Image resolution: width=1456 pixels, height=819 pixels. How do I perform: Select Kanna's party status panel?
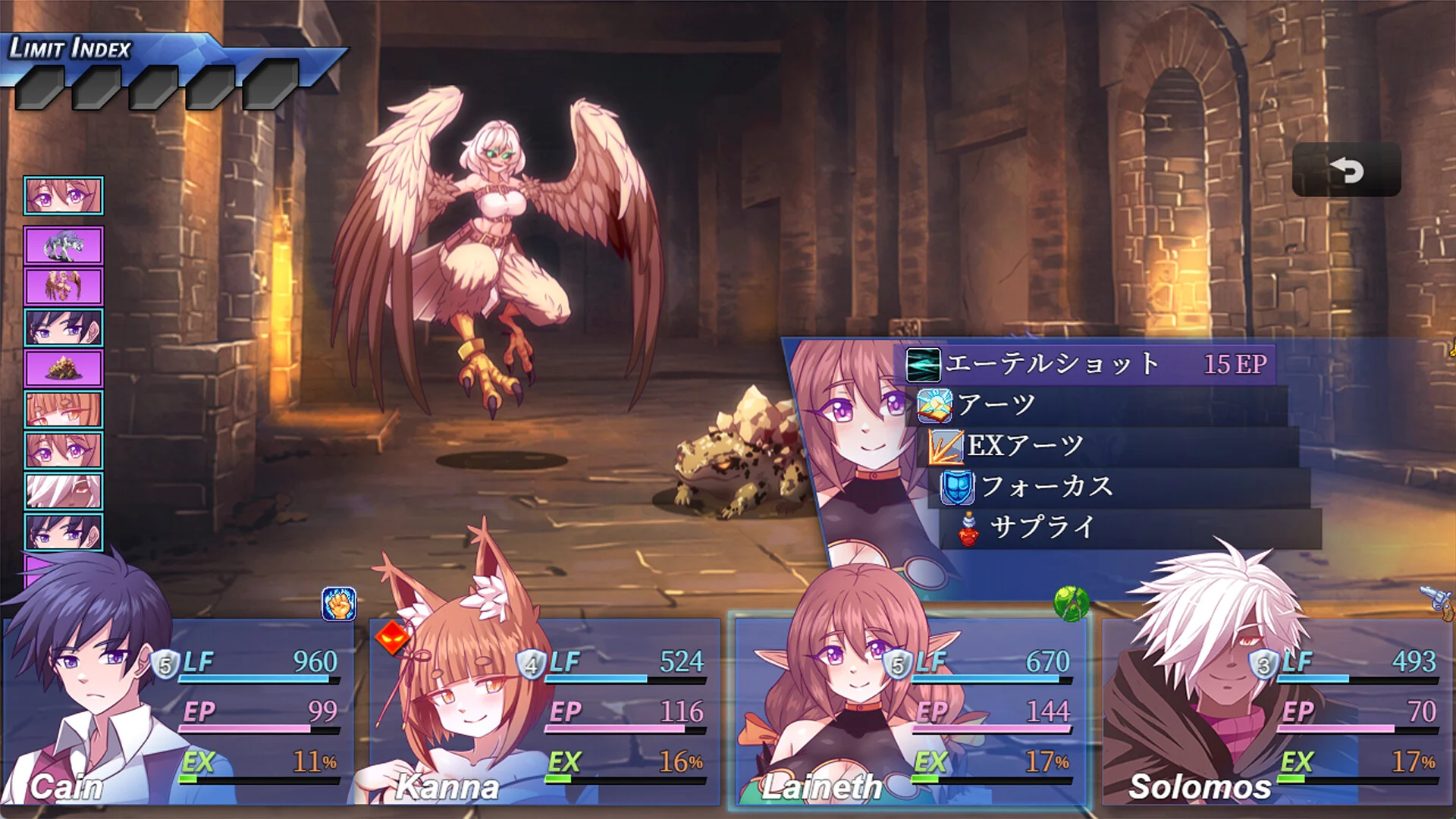pos(544,711)
